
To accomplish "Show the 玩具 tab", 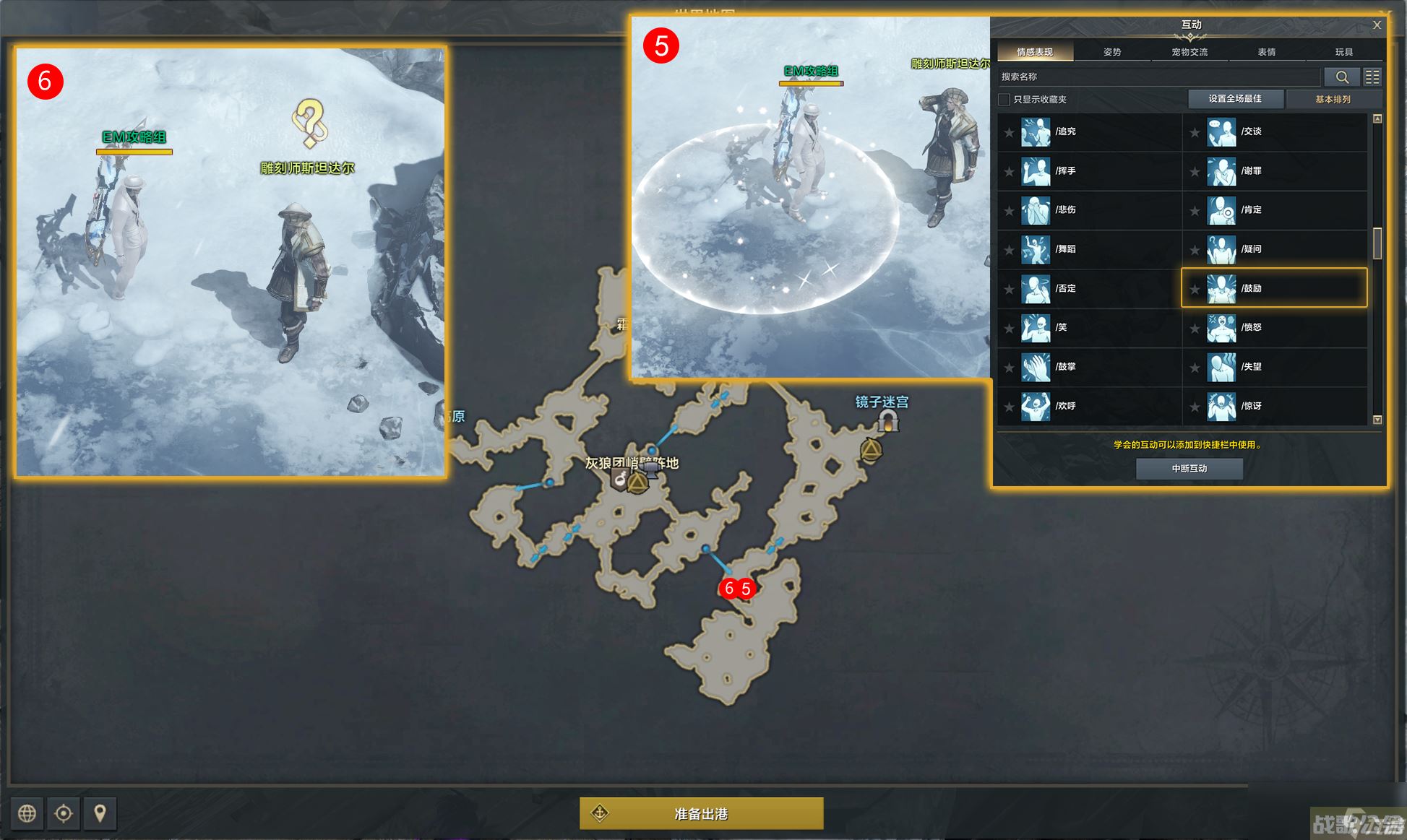I will (1344, 52).
